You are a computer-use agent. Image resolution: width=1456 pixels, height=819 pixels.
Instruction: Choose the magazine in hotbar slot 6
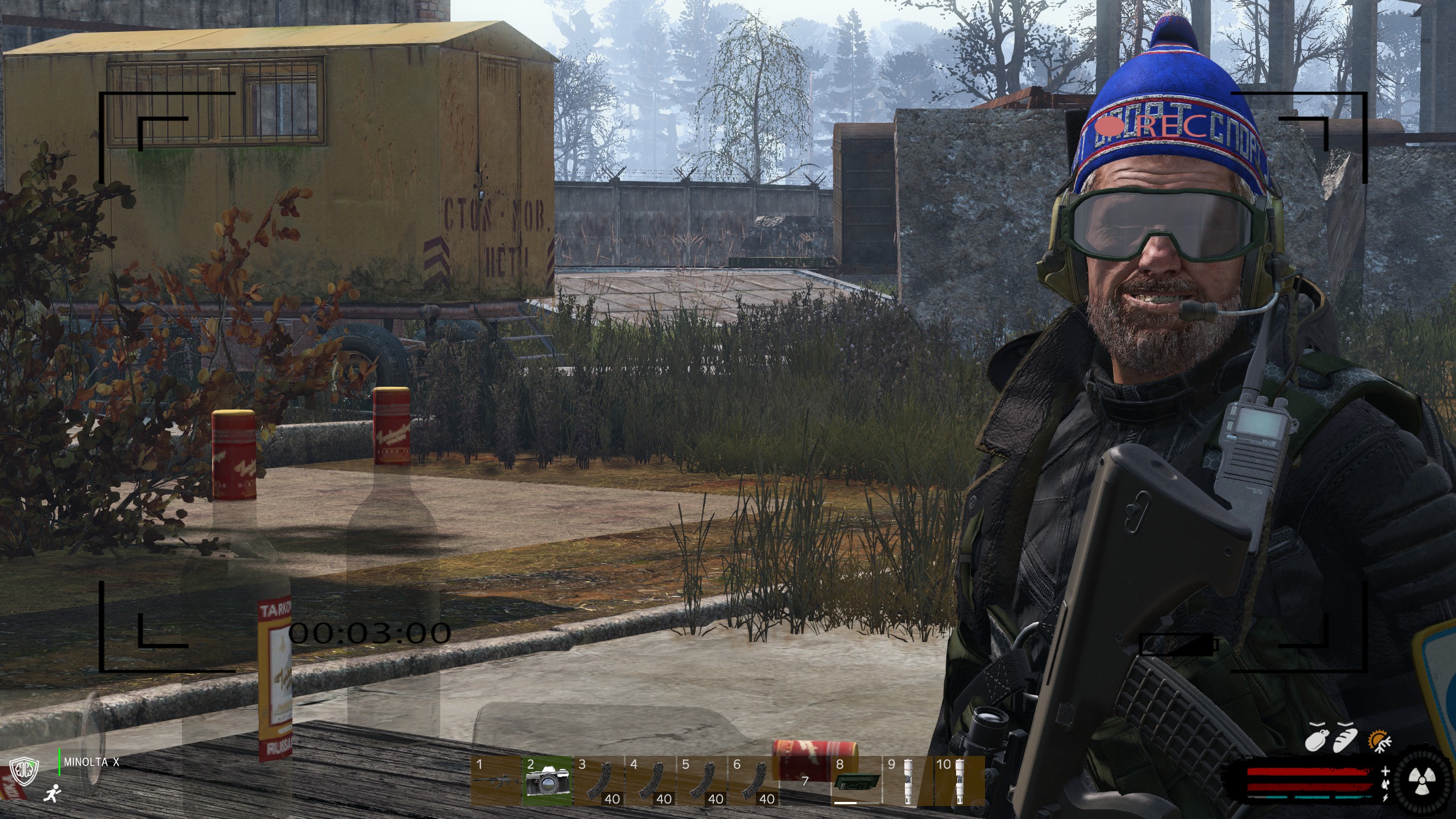(754, 781)
